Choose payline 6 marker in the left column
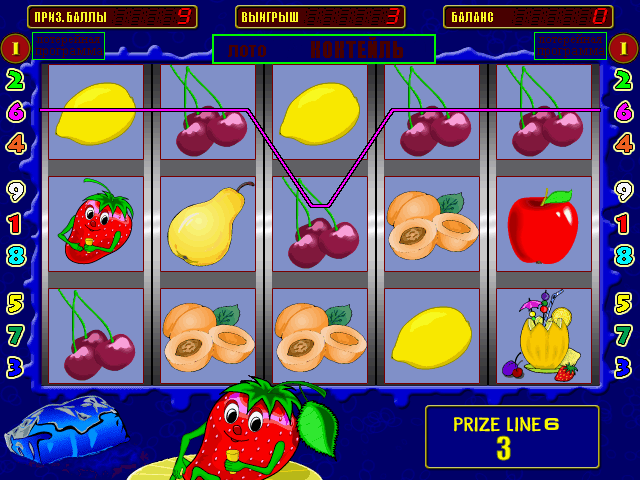The image size is (640, 480). (16, 111)
